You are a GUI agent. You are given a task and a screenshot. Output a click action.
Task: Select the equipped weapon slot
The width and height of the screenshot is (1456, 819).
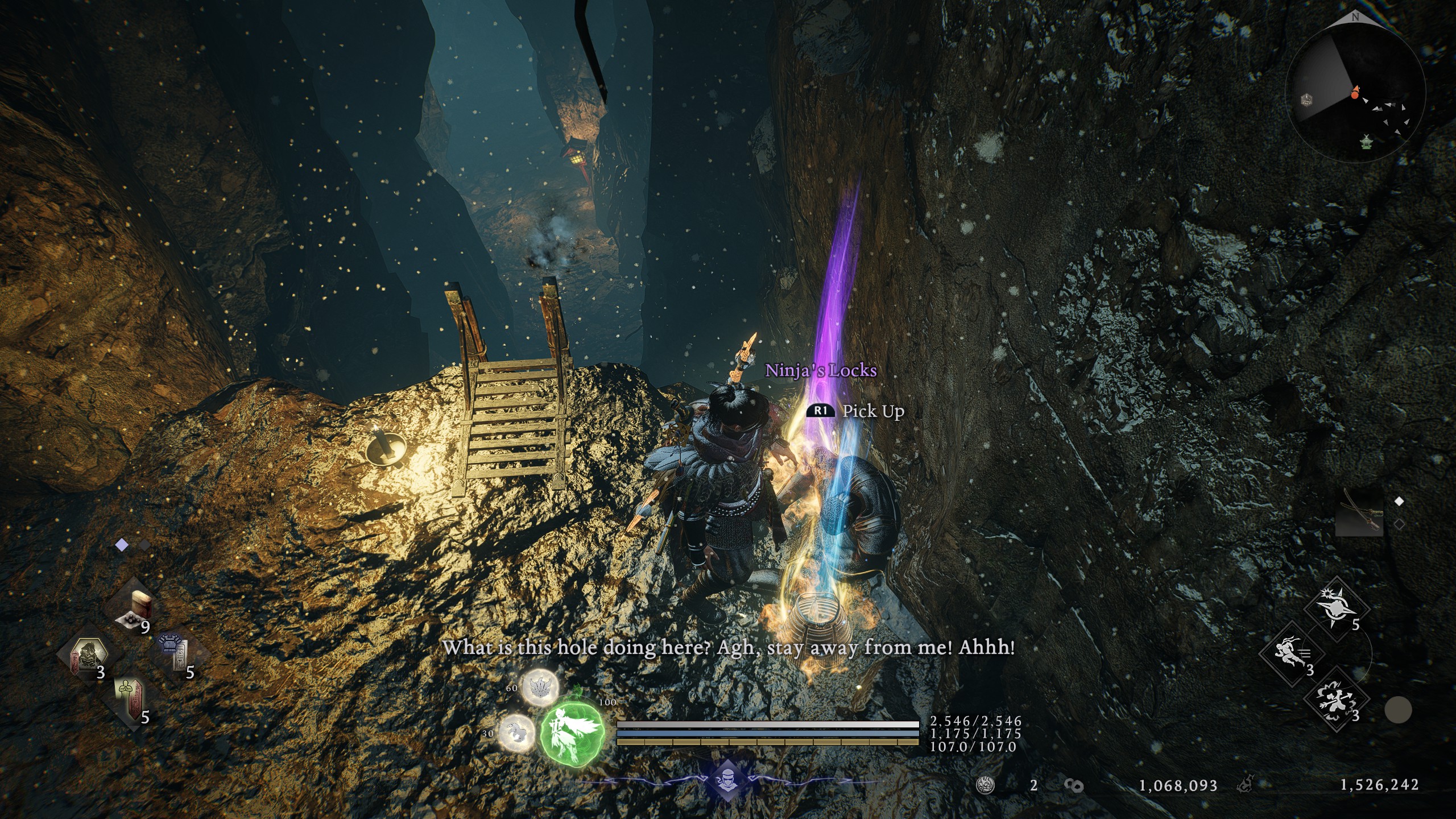click(x=1359, y=511)
